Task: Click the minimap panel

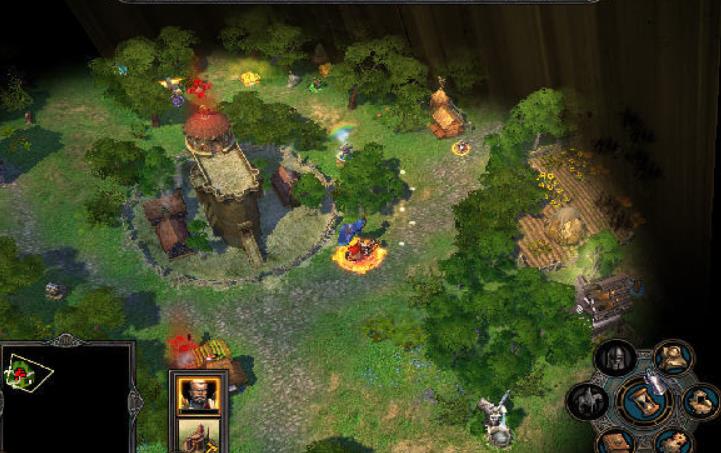Action: (x=66, y=399)
